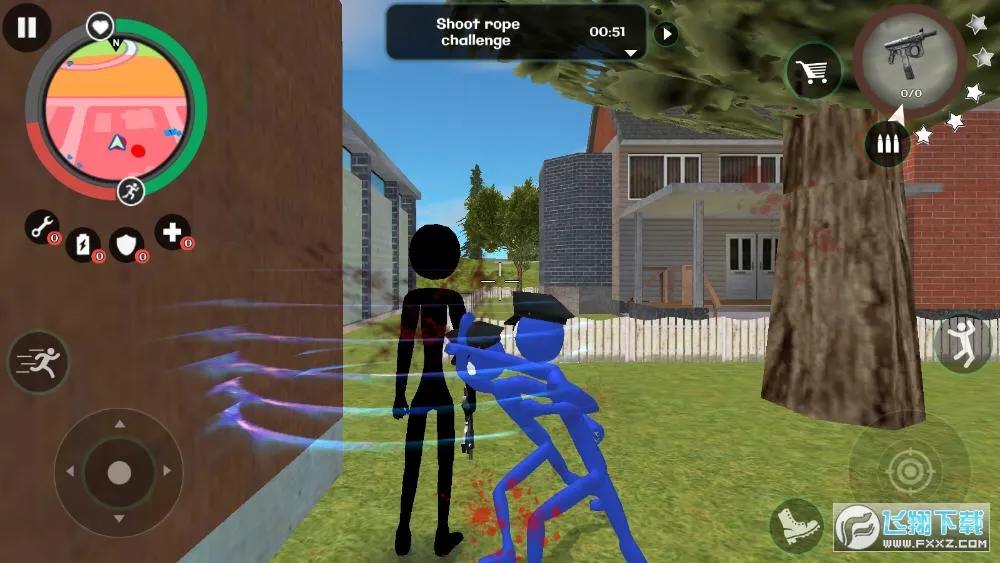This screenshot has height=563, width=1000.
Task: Use the medkit plus item
Action: tap(172, 232)
